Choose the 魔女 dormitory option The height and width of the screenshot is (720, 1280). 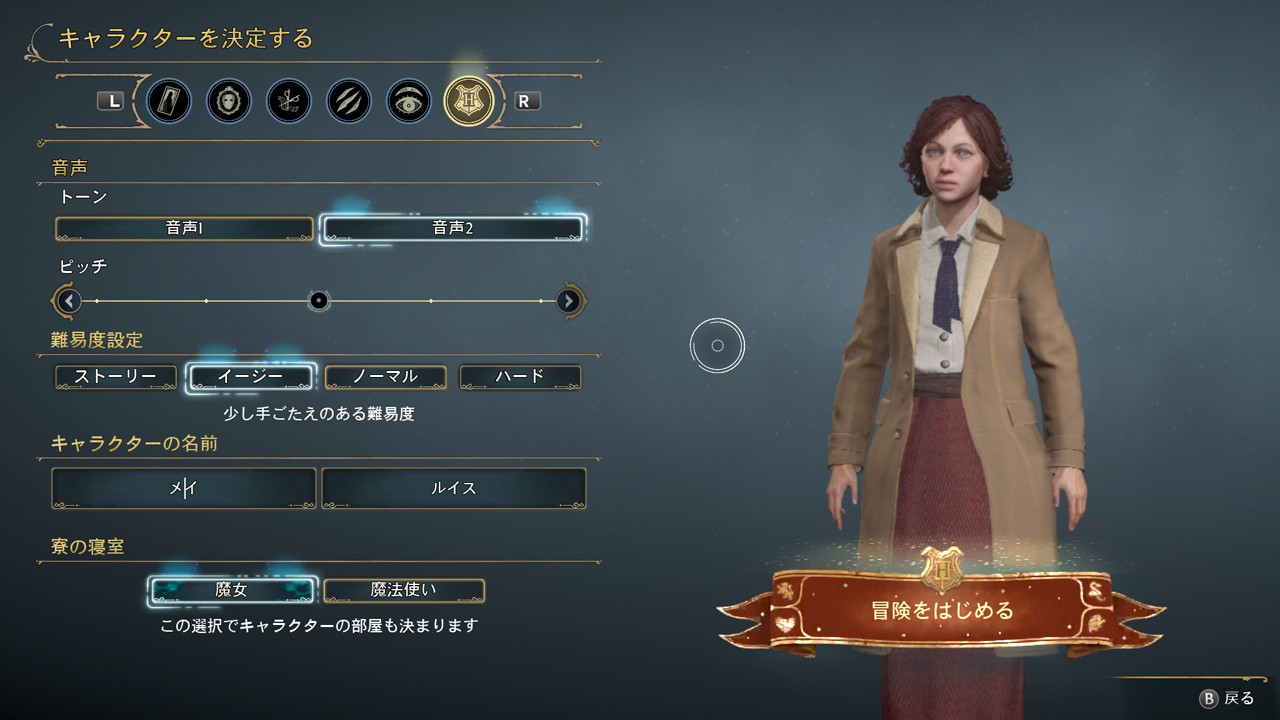pos(232,590)
